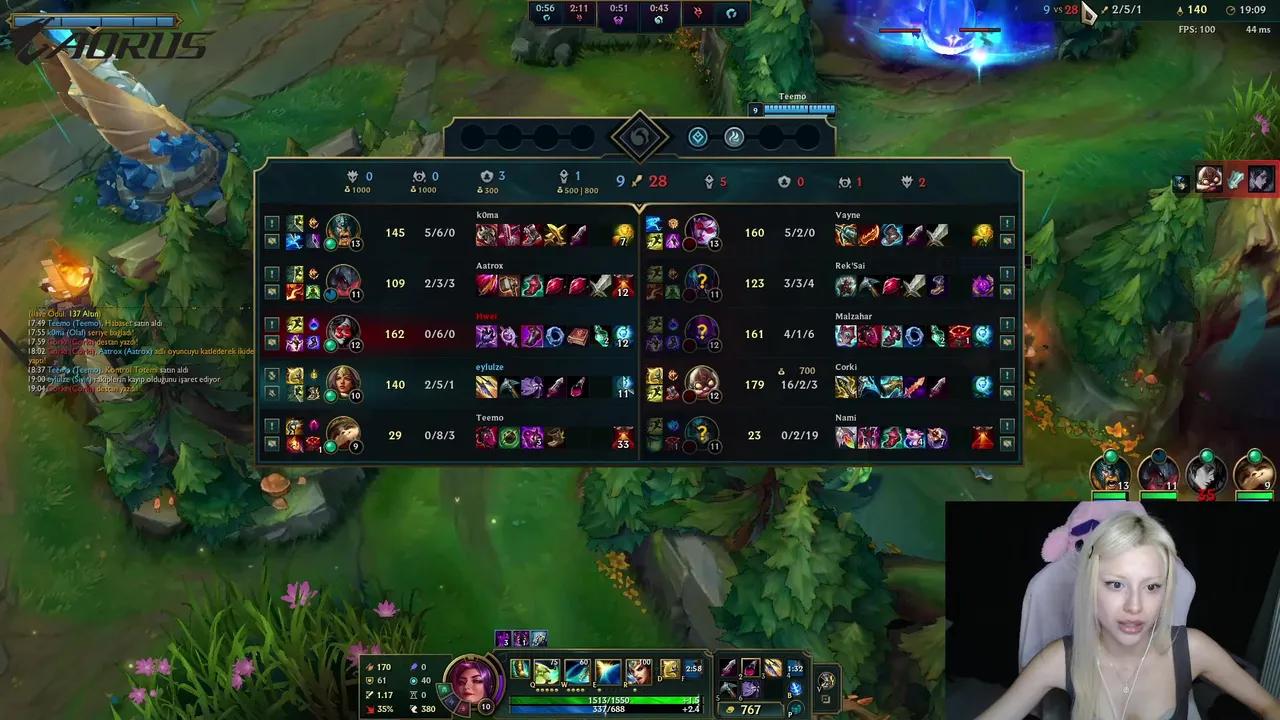1280x720 pixels.
Task: Click Hwei's champion portrait on the scoreboard
Action: coord(345,334)
